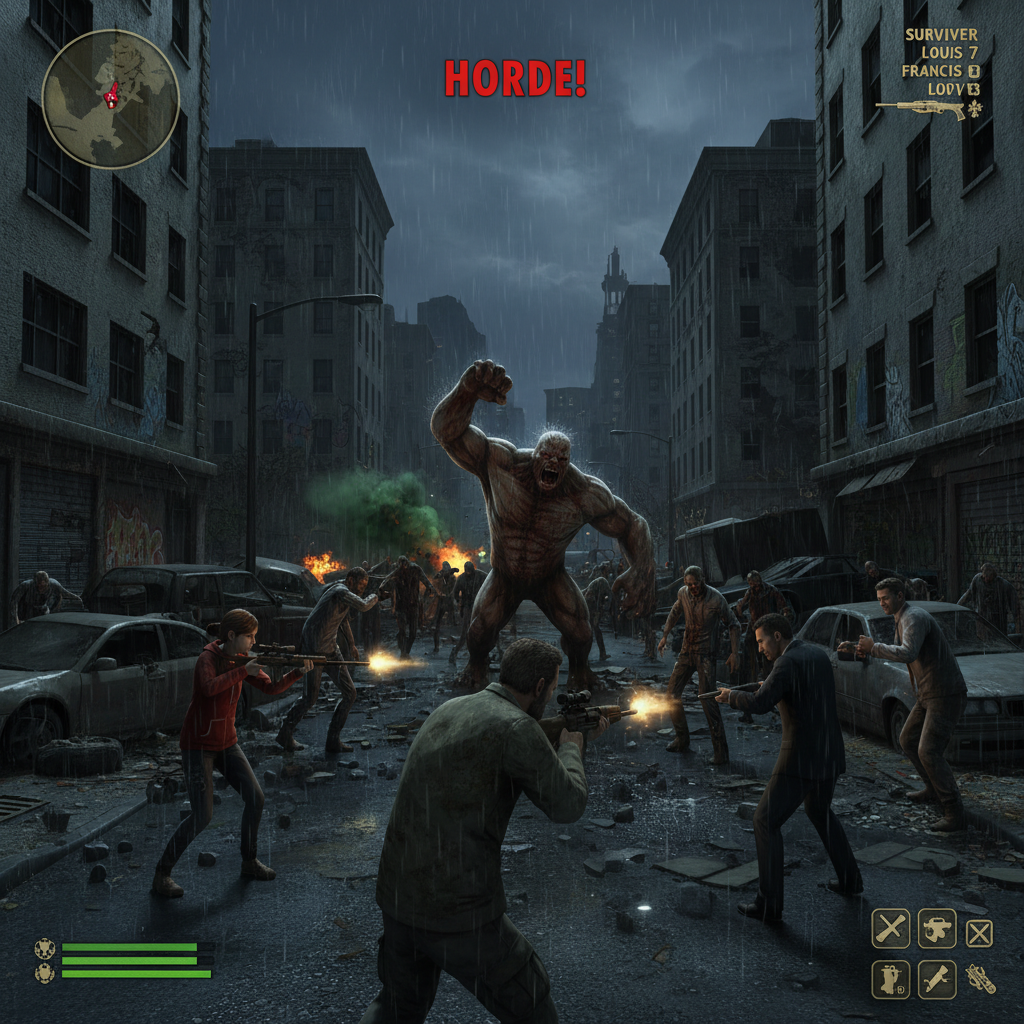Viewport: 1024px width, 1024px height.
Task: Select Louis in the survivor list
Action: point(942,52)
